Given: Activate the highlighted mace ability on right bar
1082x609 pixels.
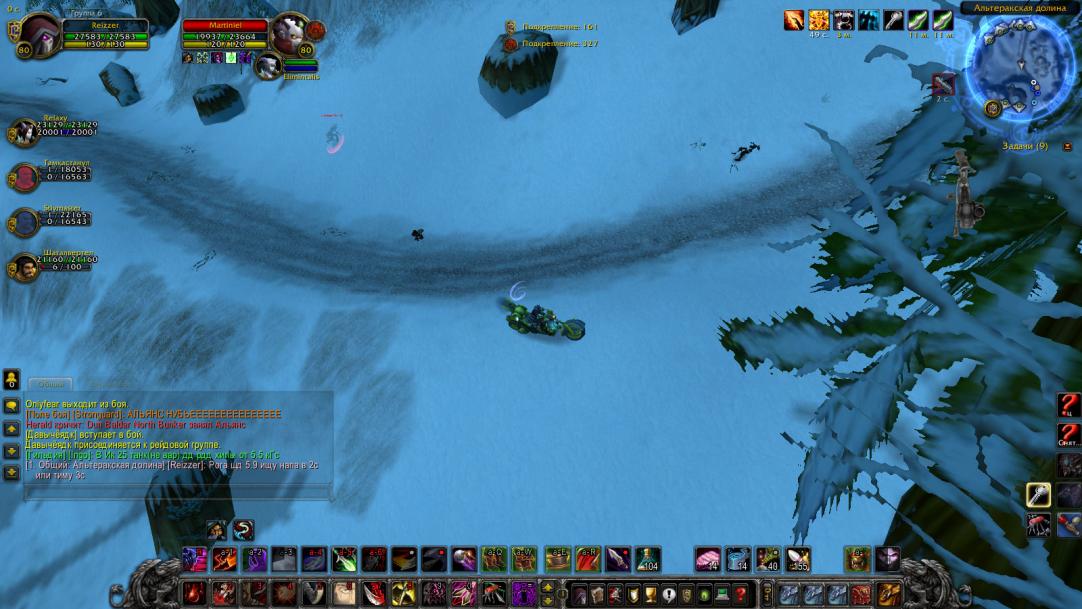Looking at the screenshot, I should coord(1039,494).
